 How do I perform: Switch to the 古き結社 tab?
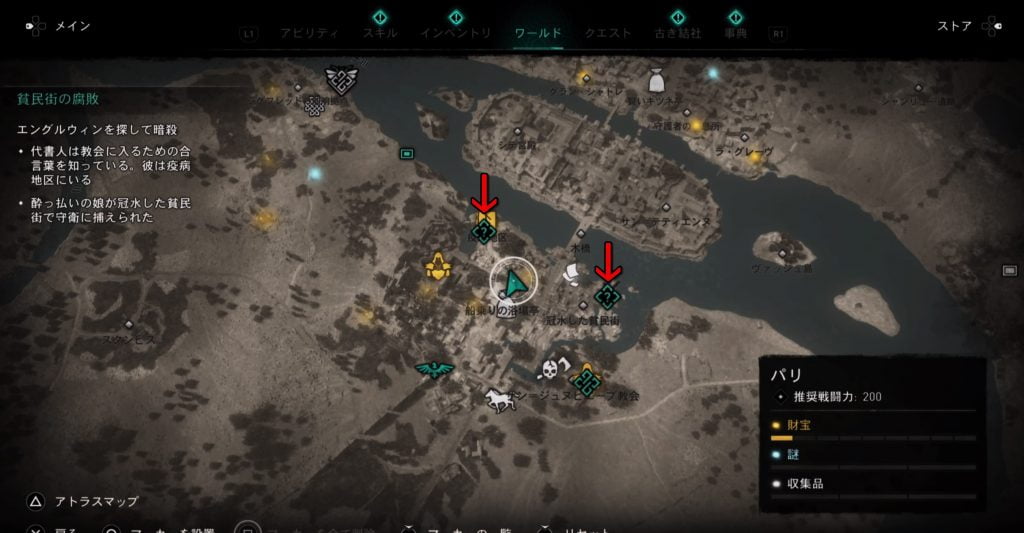pos(677,33)
